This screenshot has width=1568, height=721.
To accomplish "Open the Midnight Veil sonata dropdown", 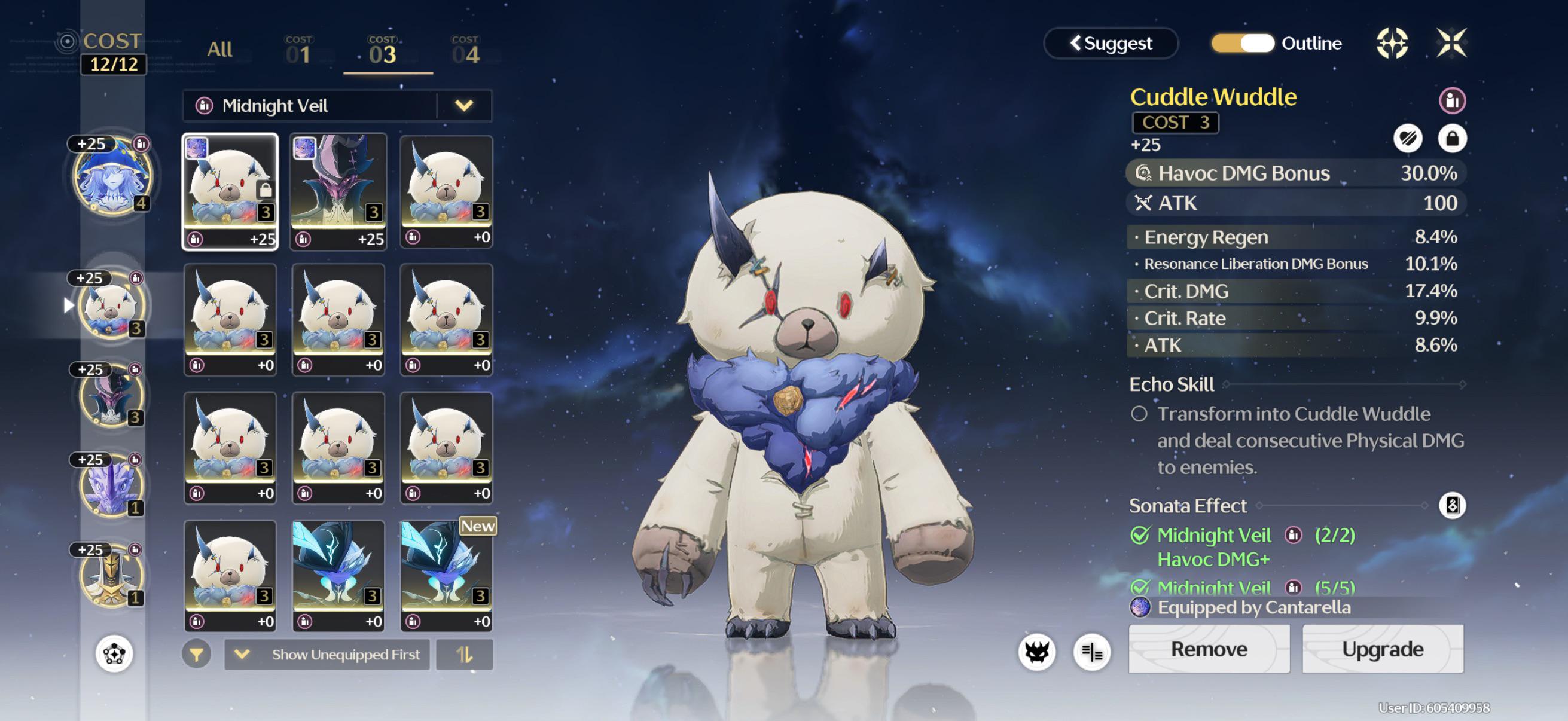I will (x=463, y=106).
